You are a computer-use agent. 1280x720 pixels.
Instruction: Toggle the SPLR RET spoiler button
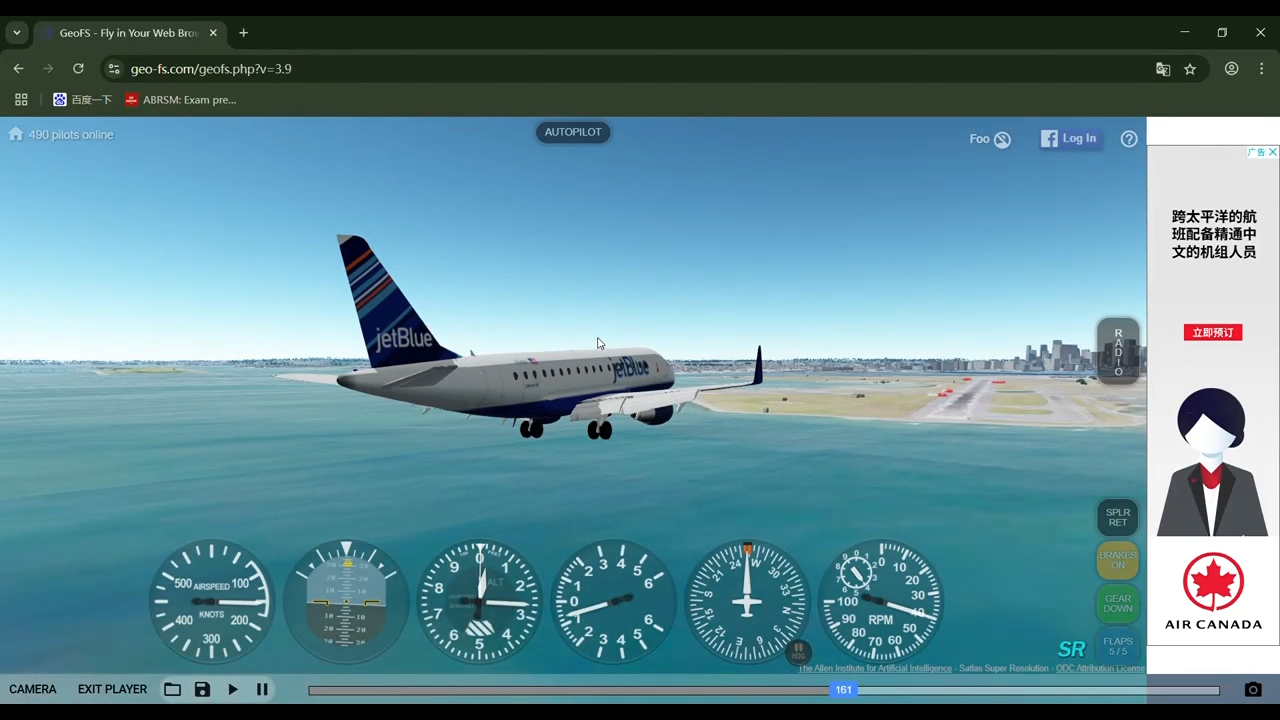tap(1118, 518)
